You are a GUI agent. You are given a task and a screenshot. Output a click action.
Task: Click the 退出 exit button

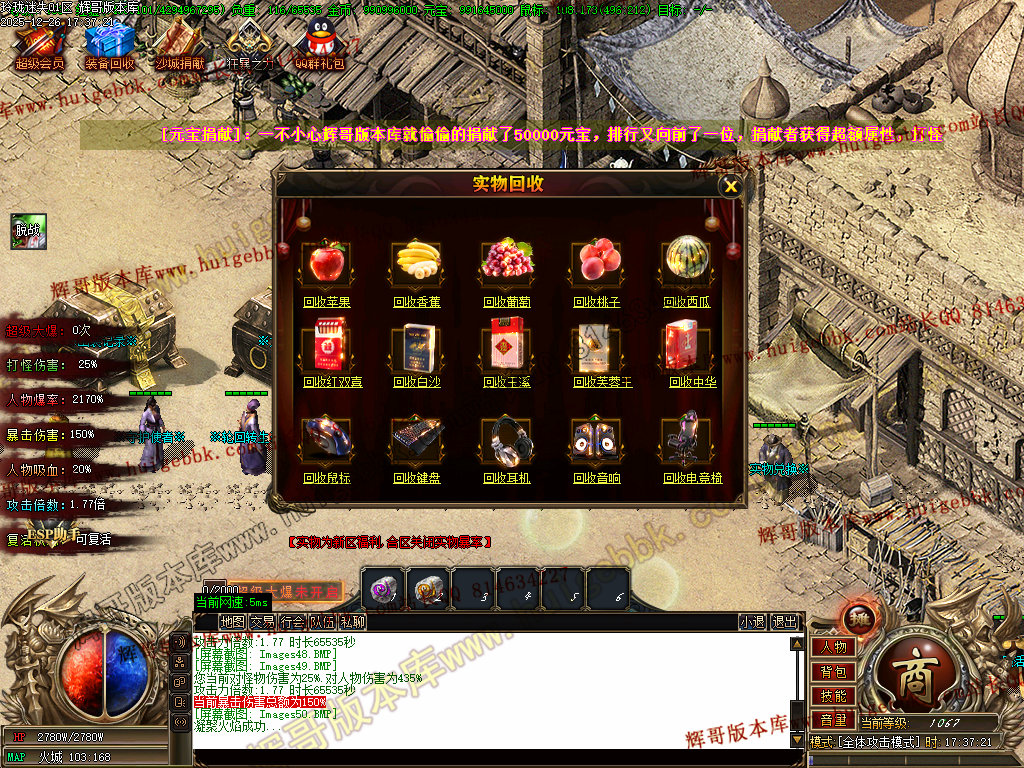[785, 622]
